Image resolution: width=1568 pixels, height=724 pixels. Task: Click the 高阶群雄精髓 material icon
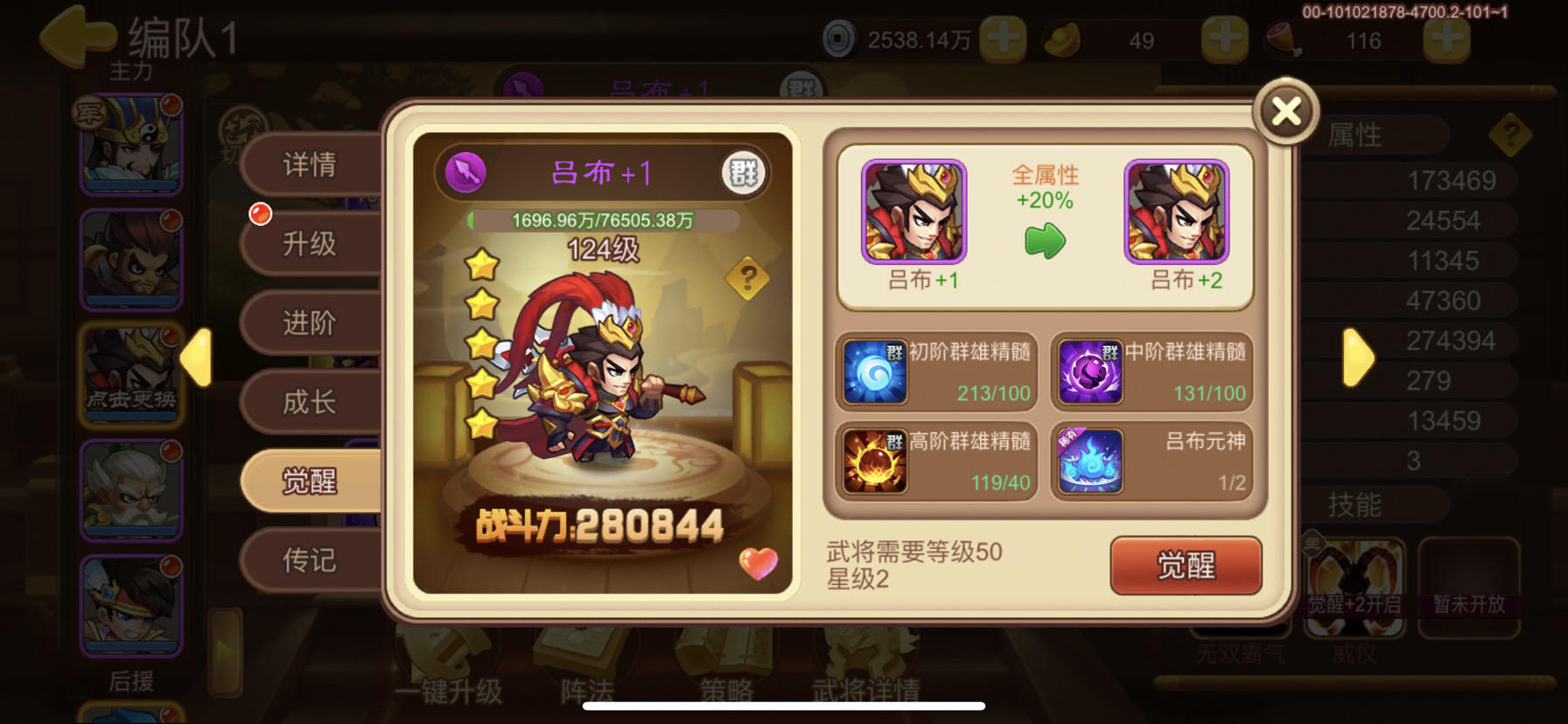click(x=874, y=461)
